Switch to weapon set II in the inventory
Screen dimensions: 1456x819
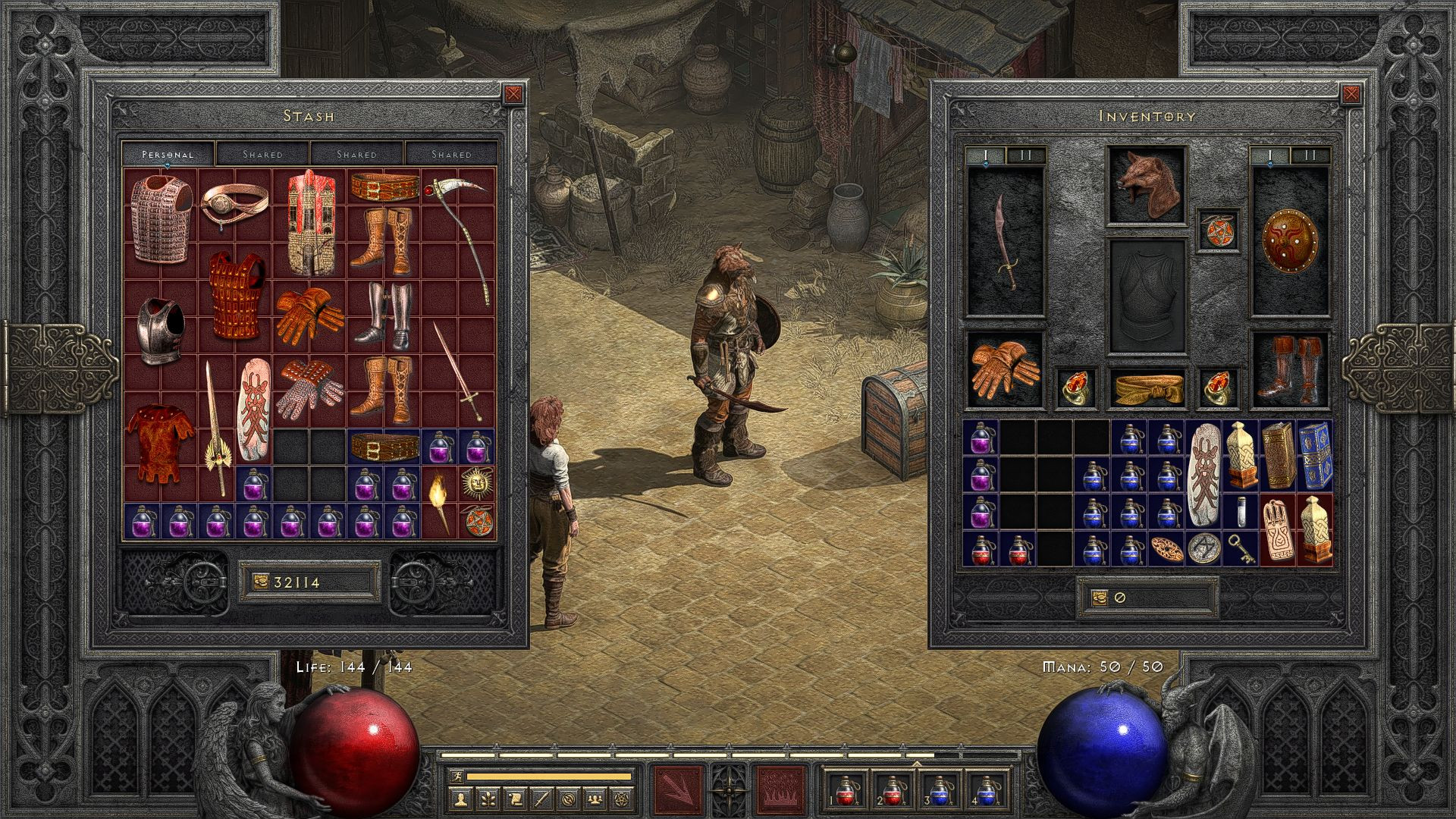(1025, 155)
